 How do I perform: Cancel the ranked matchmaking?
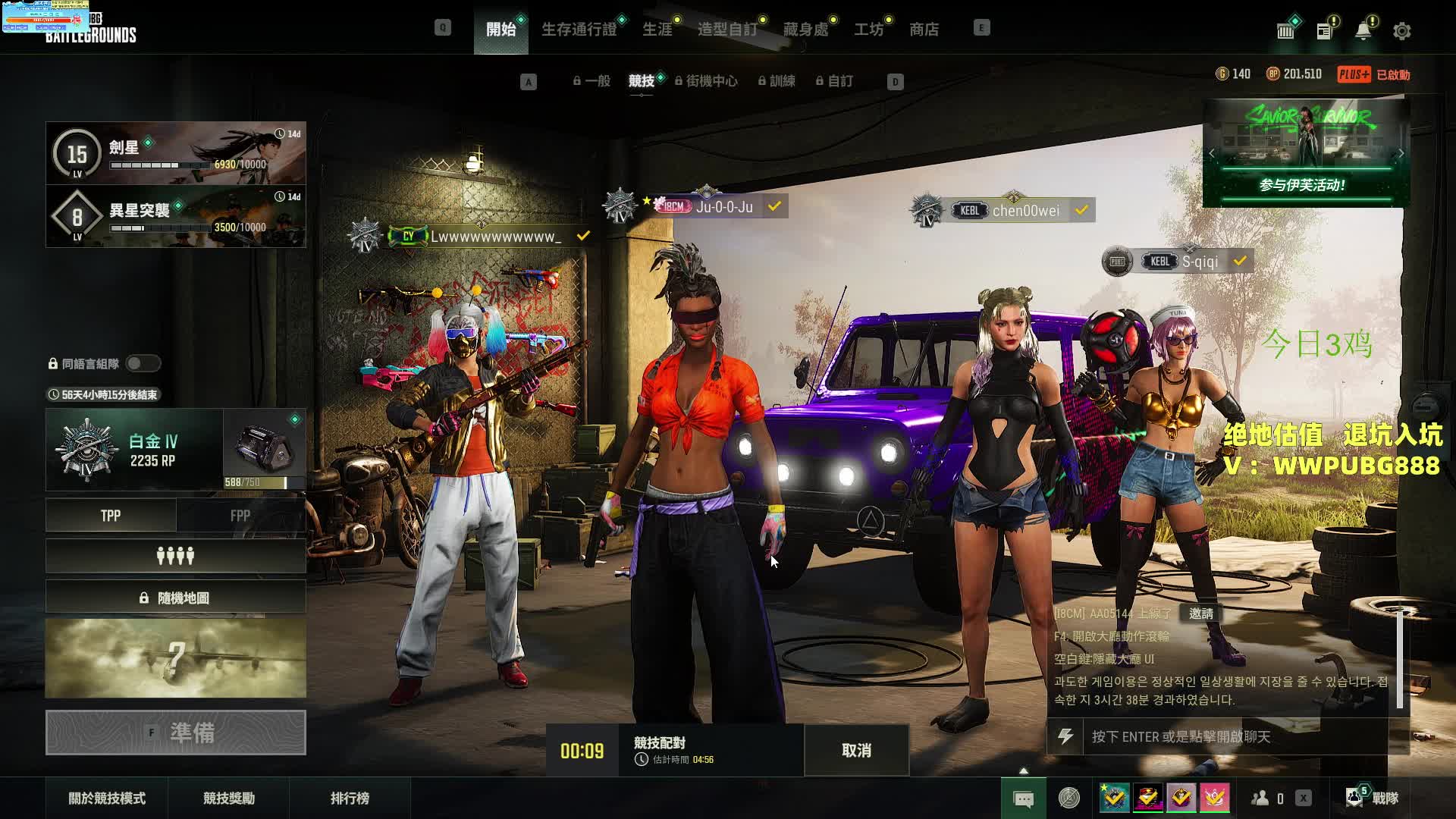pos(856,750)
